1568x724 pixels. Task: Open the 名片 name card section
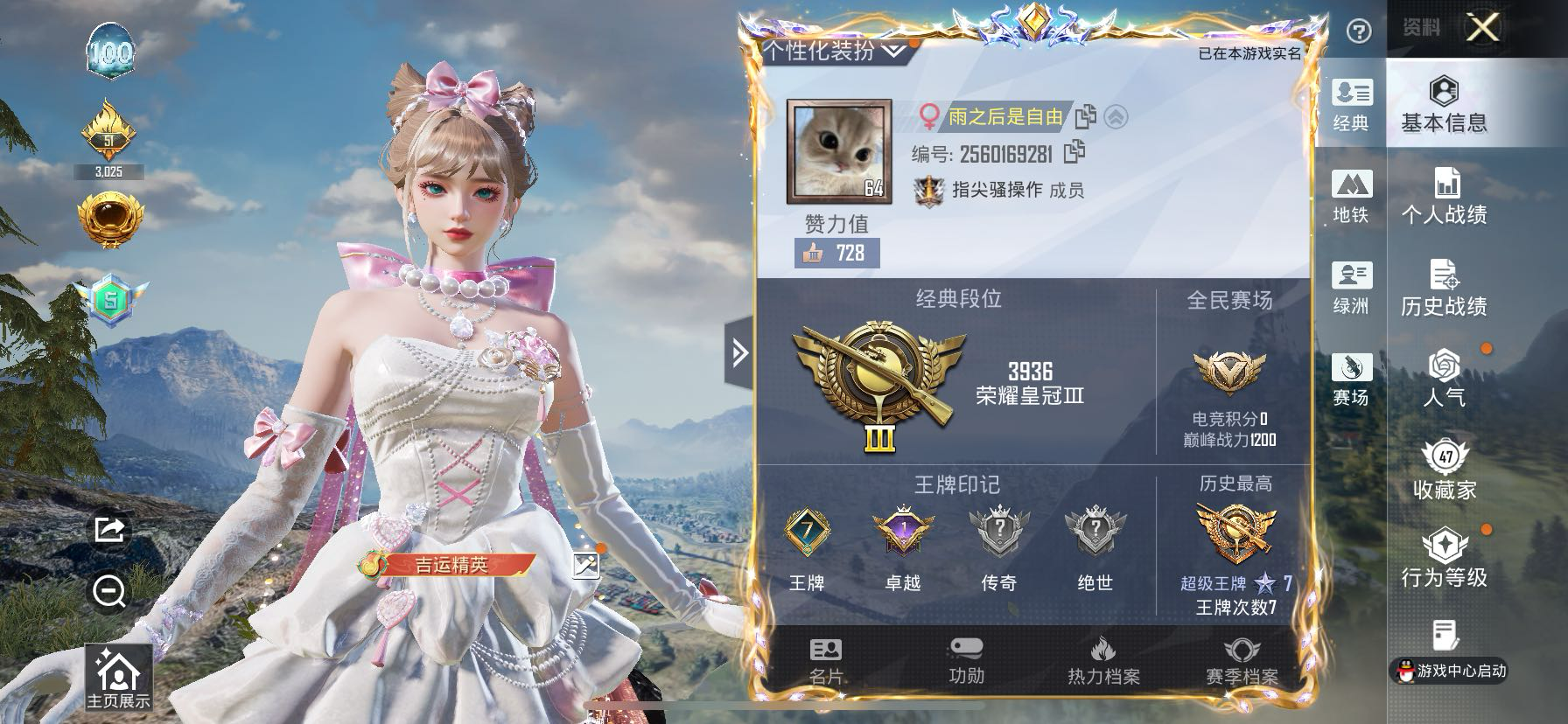[826, 661]
